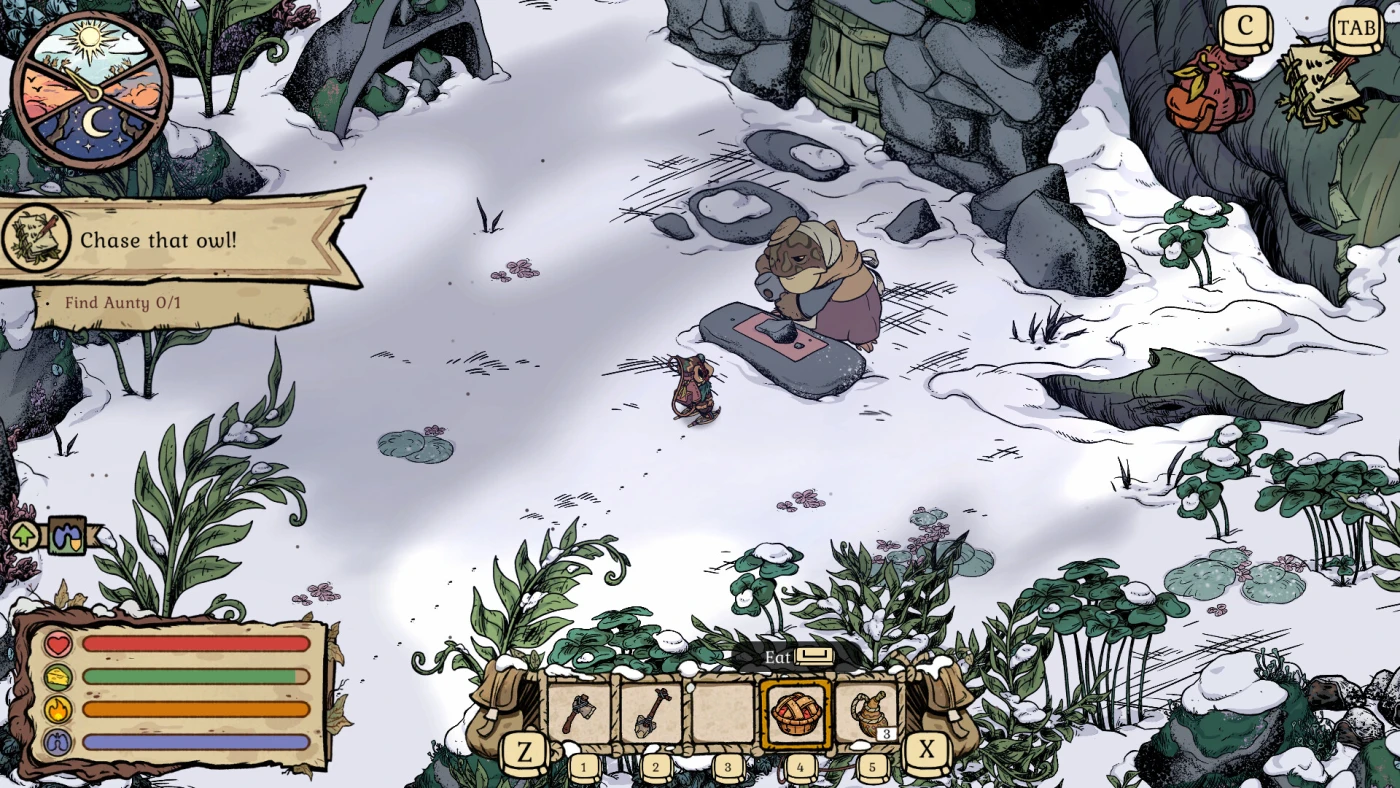Viewport: 1400px width, 788px height.
Task: Open the backpack inventory icon
Action: coord(1206,90)
